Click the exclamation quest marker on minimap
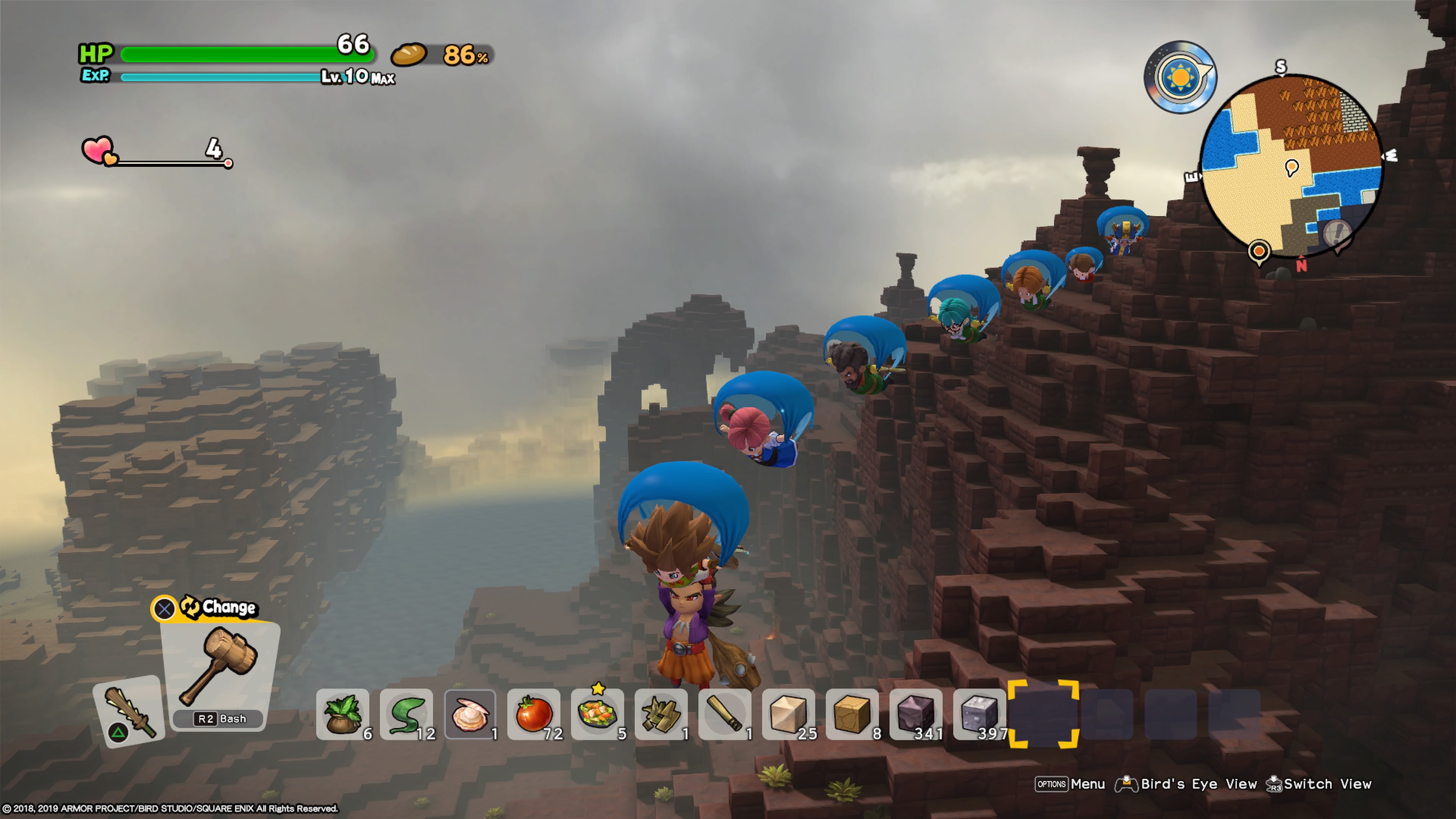 (1337, 232)
